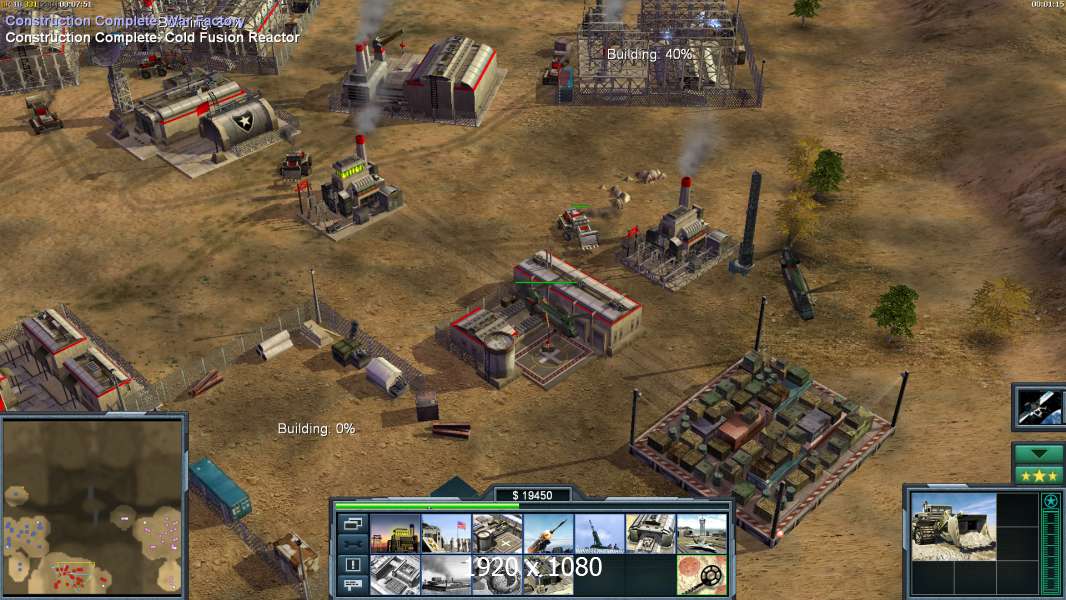Click the radar minimap
The width and height of the screenshot is (1066, 600).
(x=93, y=505)
